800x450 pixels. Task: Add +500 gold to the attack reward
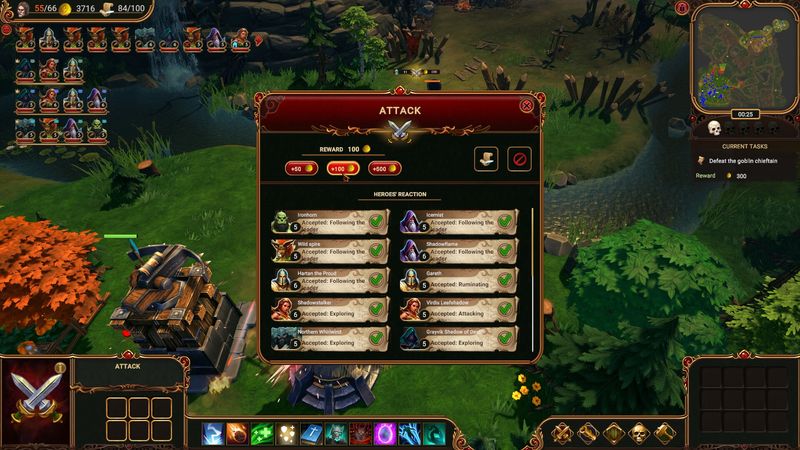click(x=384, y=167)
